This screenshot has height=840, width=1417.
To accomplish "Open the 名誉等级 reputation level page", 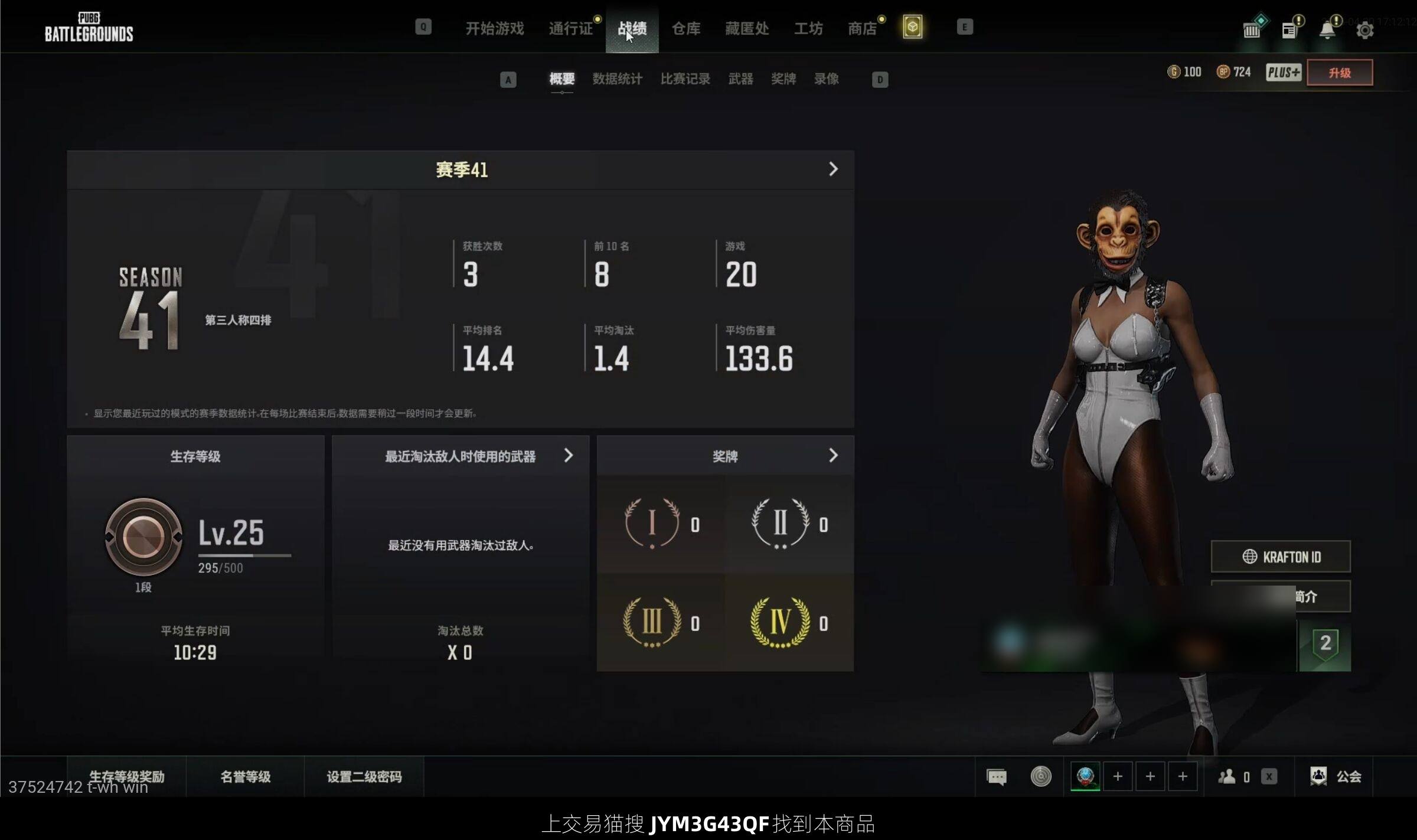I will (x=245, y=776).
